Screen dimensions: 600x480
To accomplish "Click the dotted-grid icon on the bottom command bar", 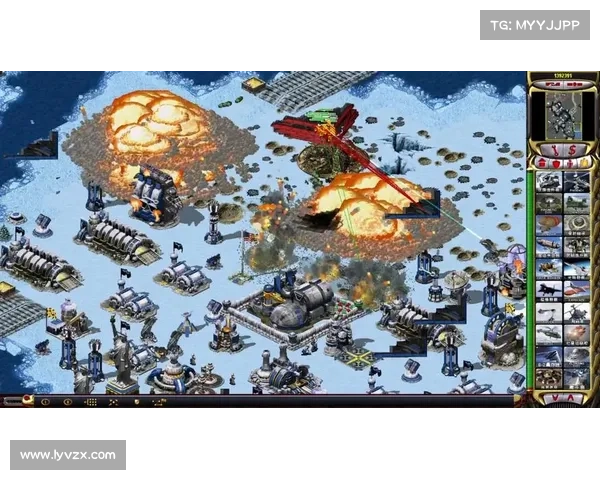I will [91, 401].
